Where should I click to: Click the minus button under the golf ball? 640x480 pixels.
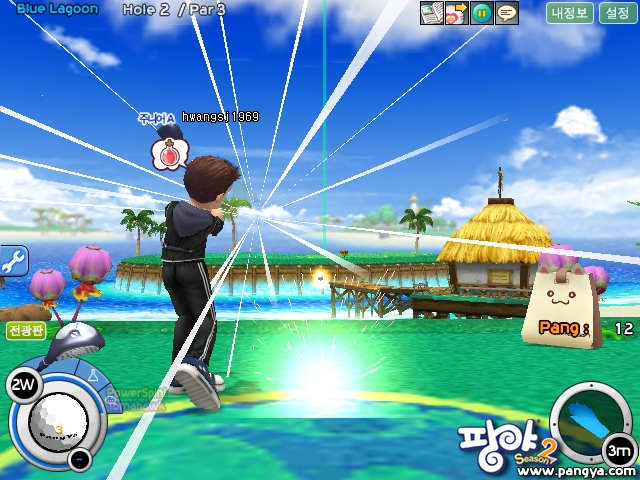coord(79,460)
